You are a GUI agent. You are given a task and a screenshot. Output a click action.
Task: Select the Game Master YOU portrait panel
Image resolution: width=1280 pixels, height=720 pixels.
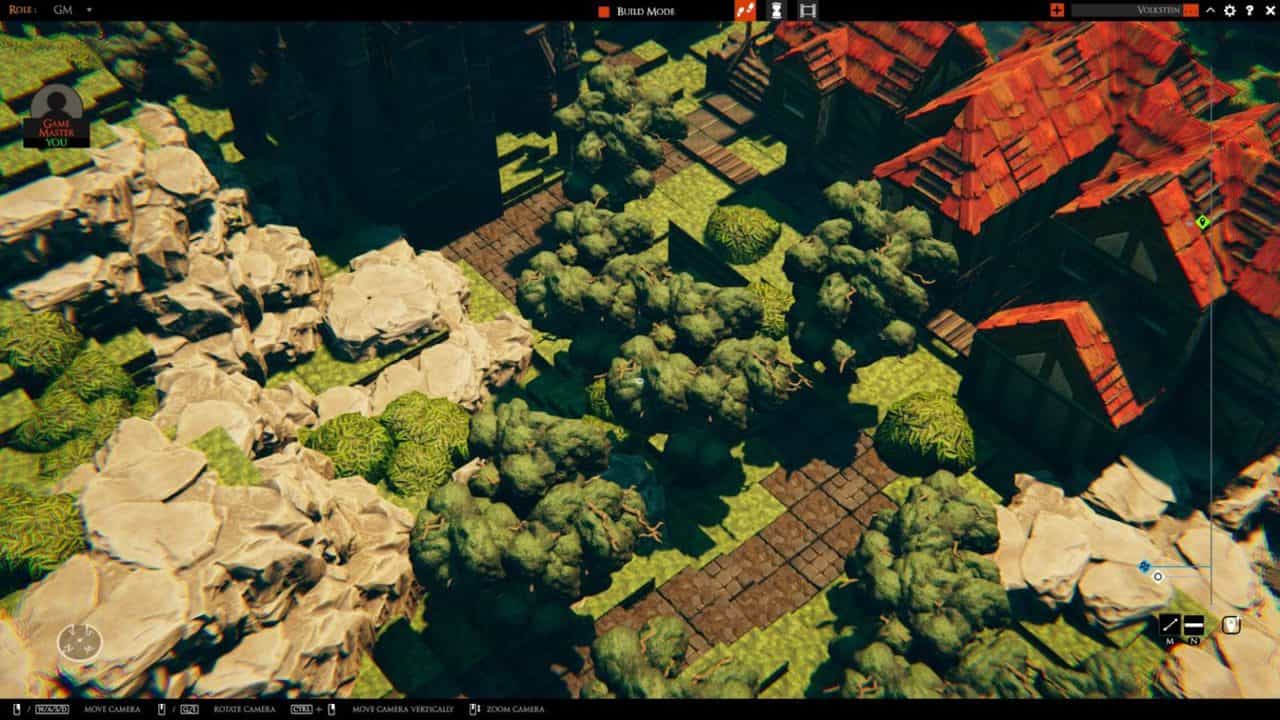pyautogui.click(x=56, y=110)
